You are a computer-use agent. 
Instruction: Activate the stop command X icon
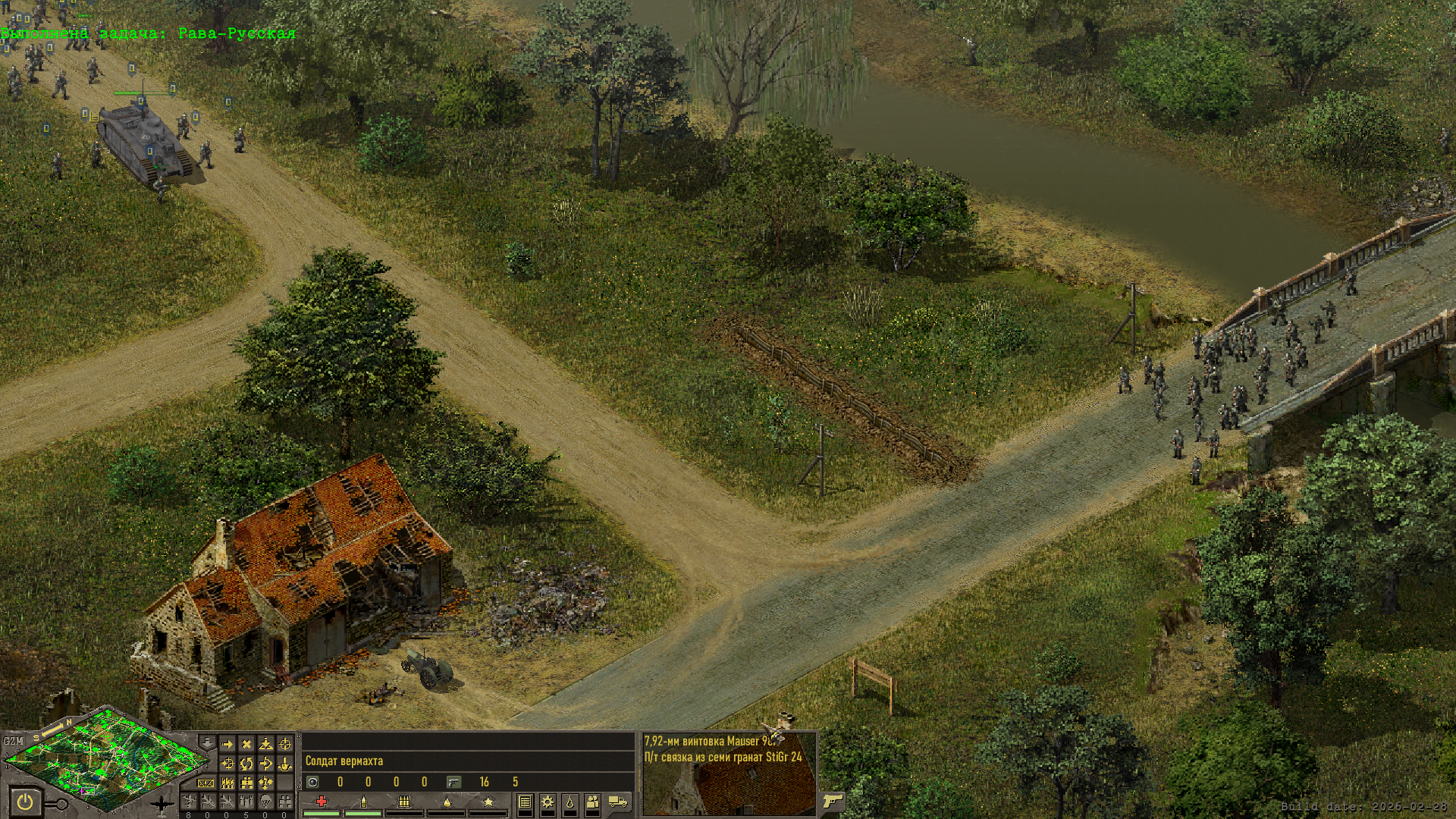pos(246,744)
